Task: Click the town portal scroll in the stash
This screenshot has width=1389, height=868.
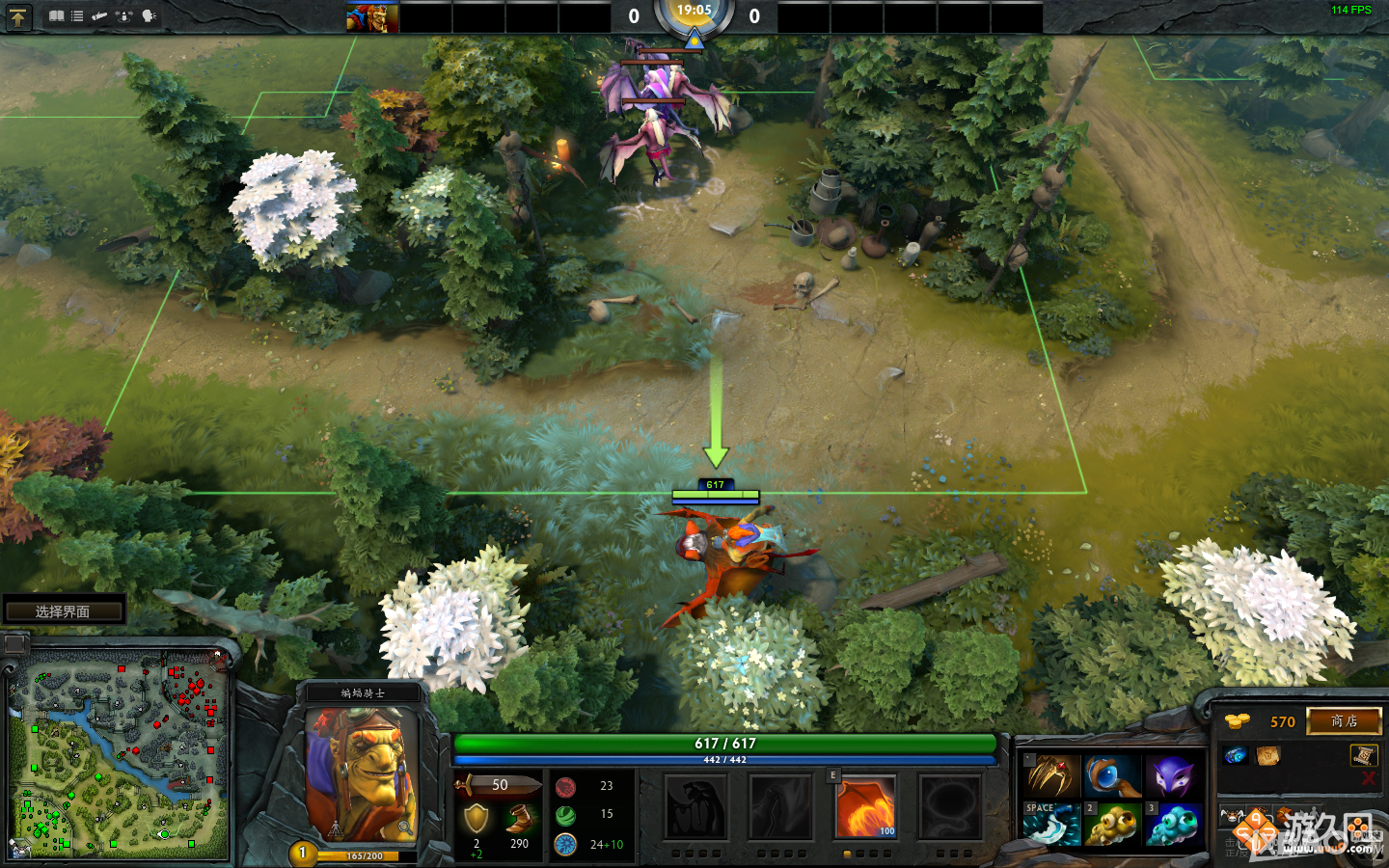Action: (1362, 756)
